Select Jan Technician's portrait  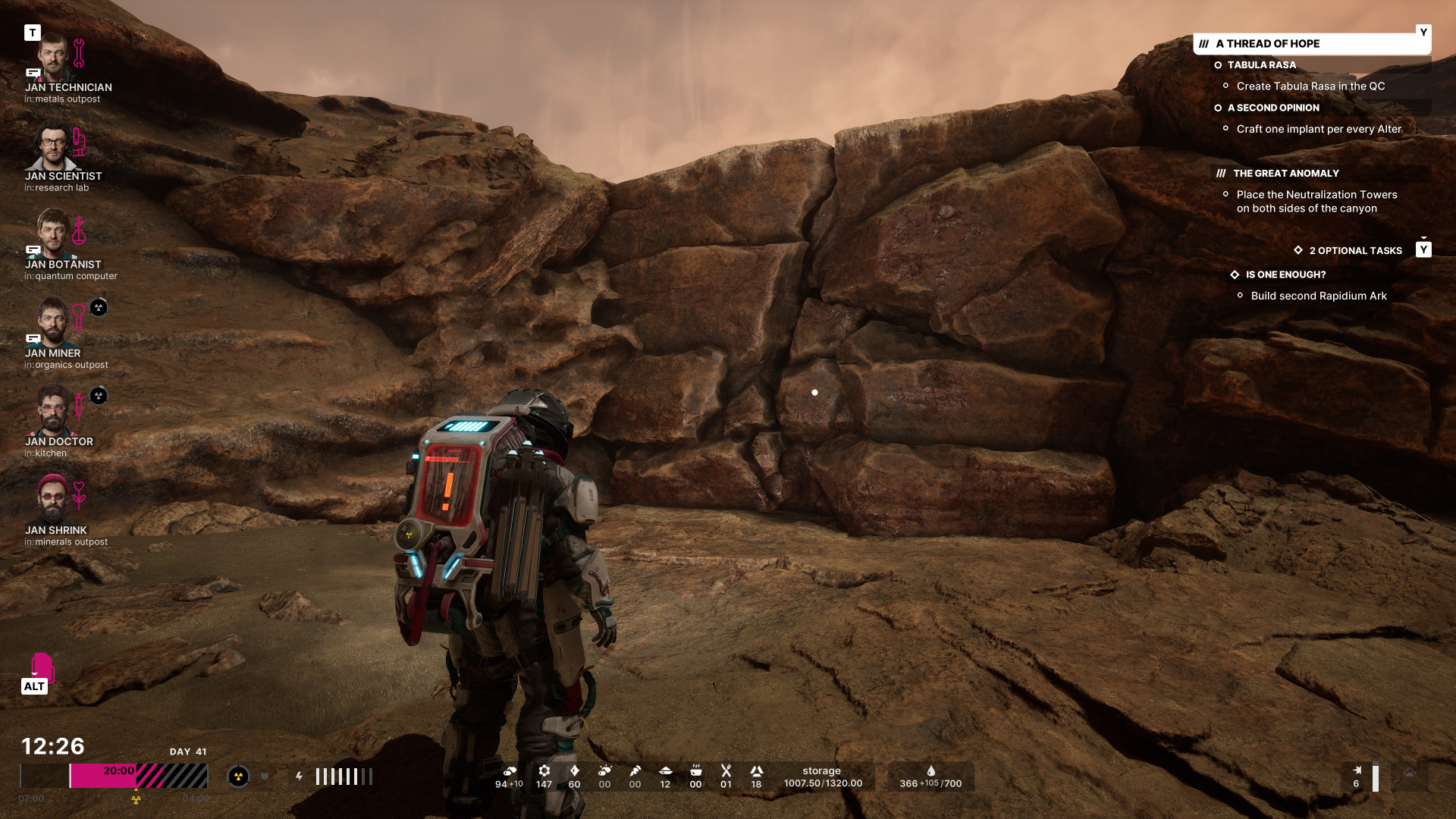pos(52,58)
